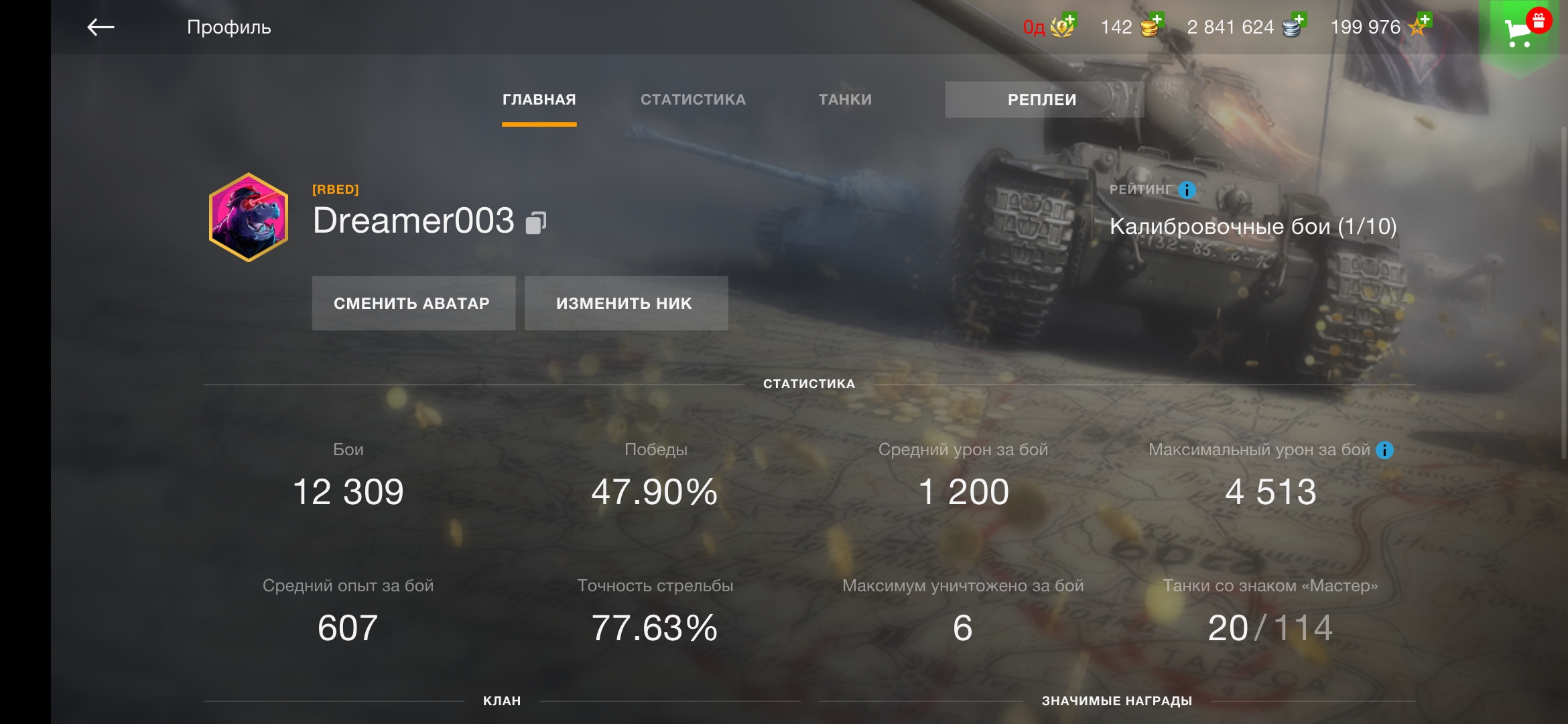Open the Реплеи section
This screenshot has width=1568, height=724.
pyautogui.click(x=1042, y=100)
